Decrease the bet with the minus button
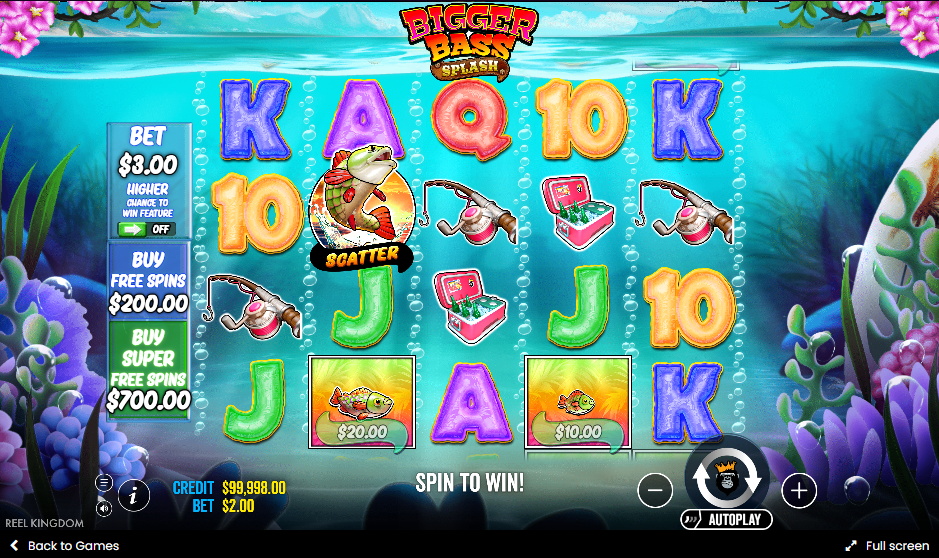This screenshot has height=558, width=939. click(655, 490)
